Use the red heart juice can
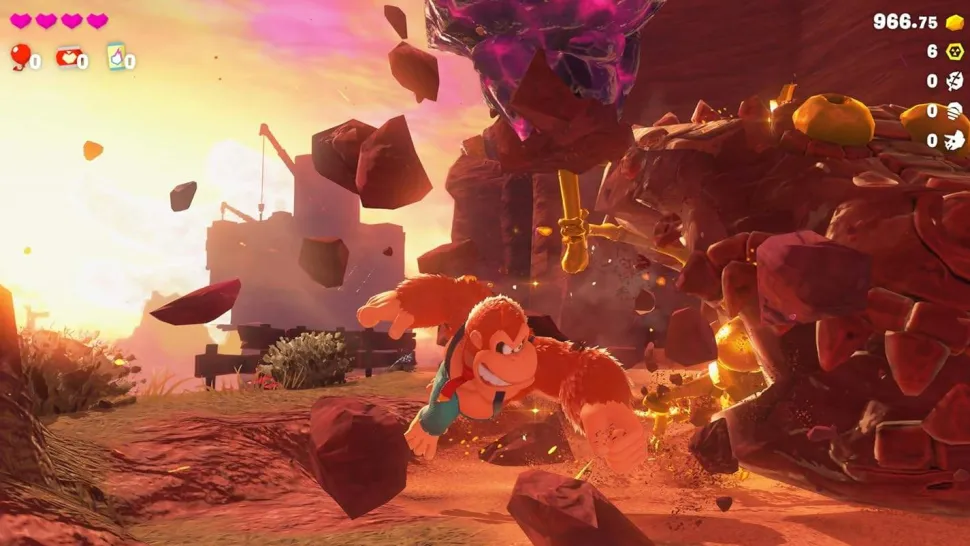The image size is (970, 546). pos(68,56)
